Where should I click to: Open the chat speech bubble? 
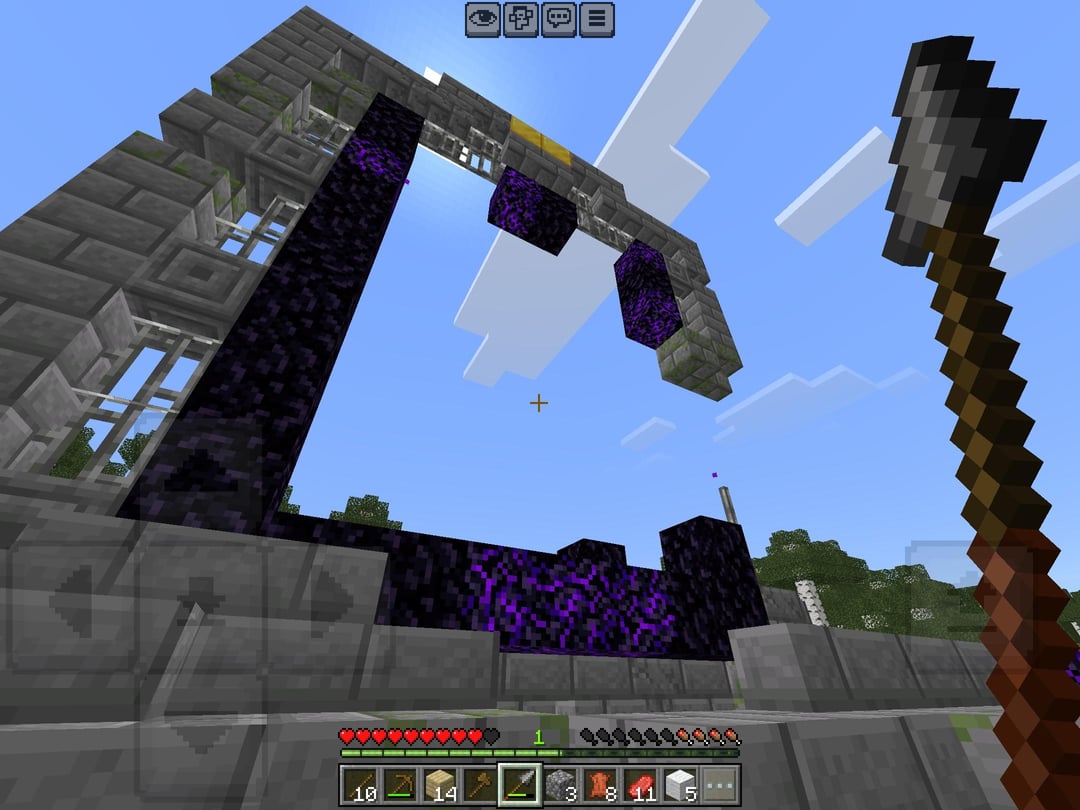(559, 19)
